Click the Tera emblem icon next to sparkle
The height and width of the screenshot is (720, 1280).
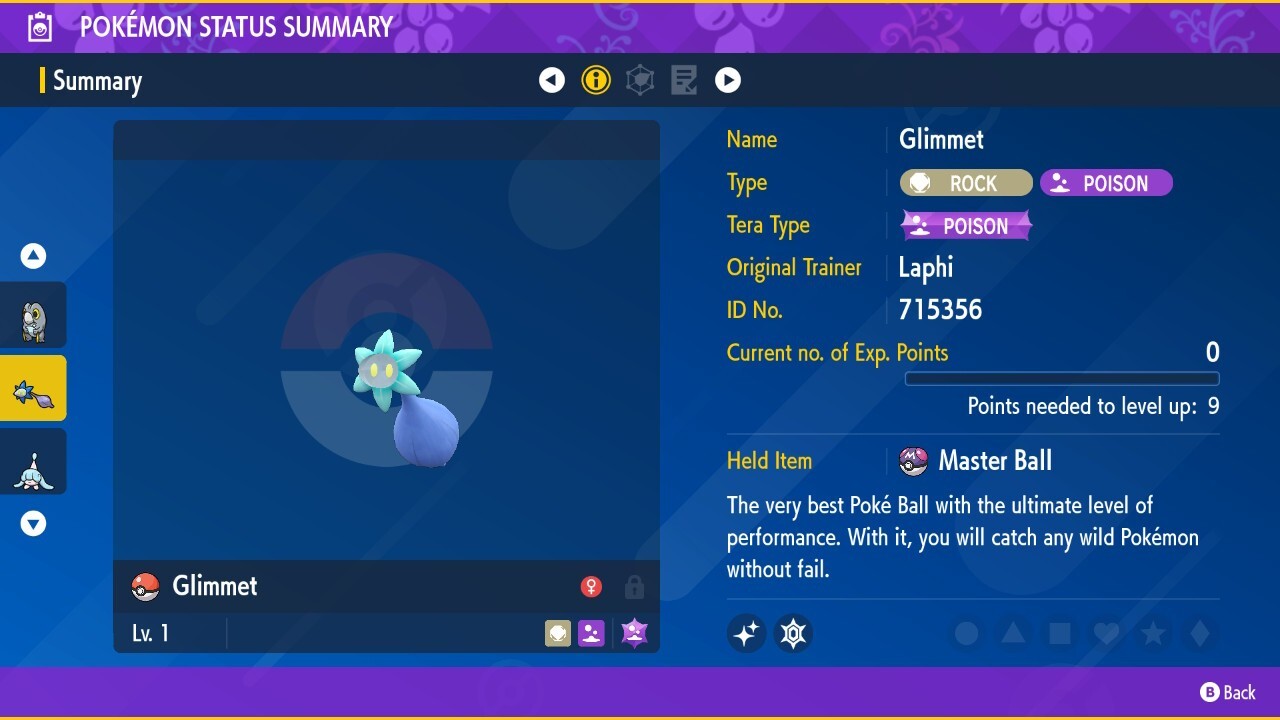pyautogui.click(x=793, y=633)
